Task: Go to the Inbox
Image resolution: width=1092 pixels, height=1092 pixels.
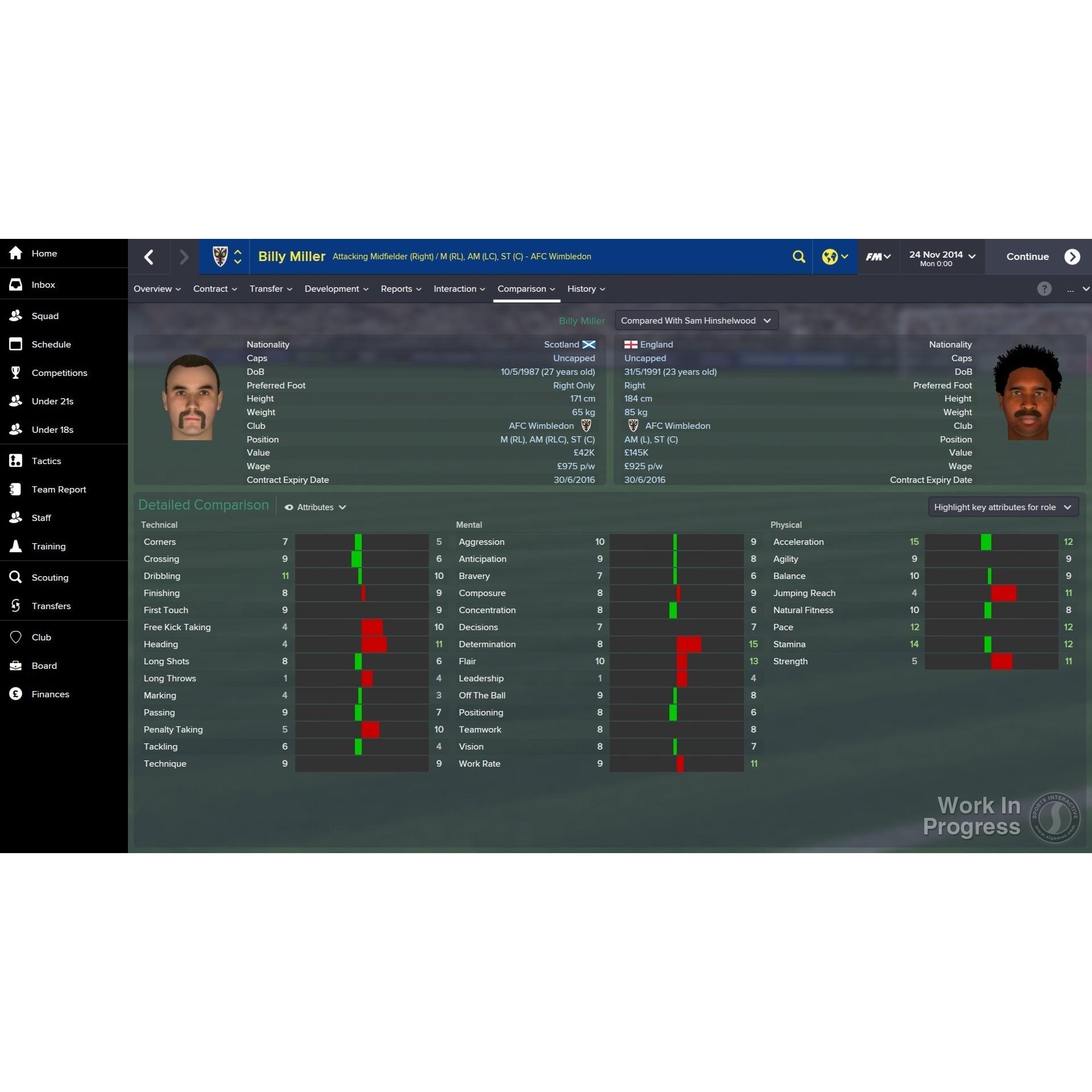Action: click(43, 285)
